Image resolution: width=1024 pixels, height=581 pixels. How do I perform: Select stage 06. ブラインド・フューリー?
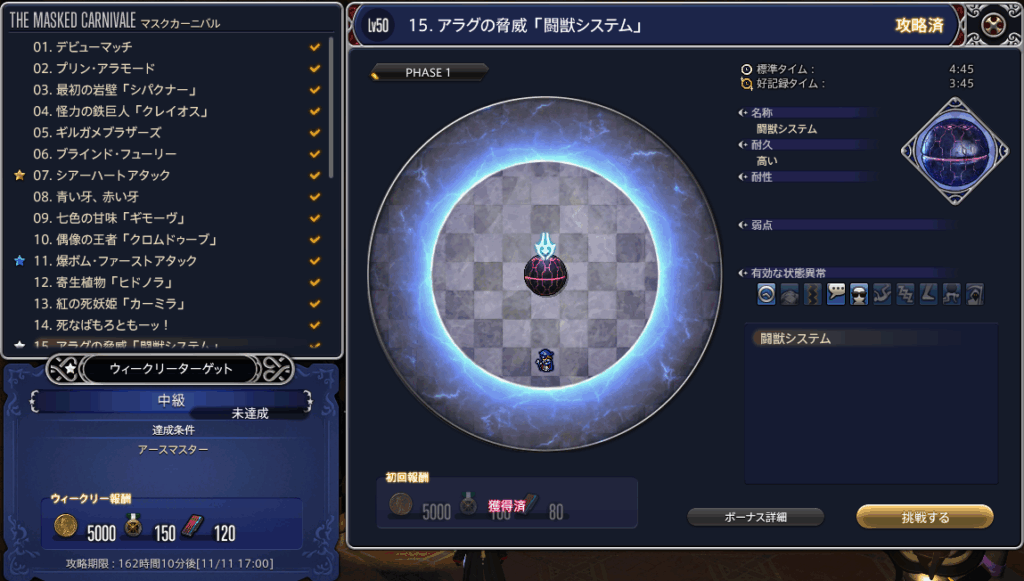pyautogui.click(x=104, y=154)
